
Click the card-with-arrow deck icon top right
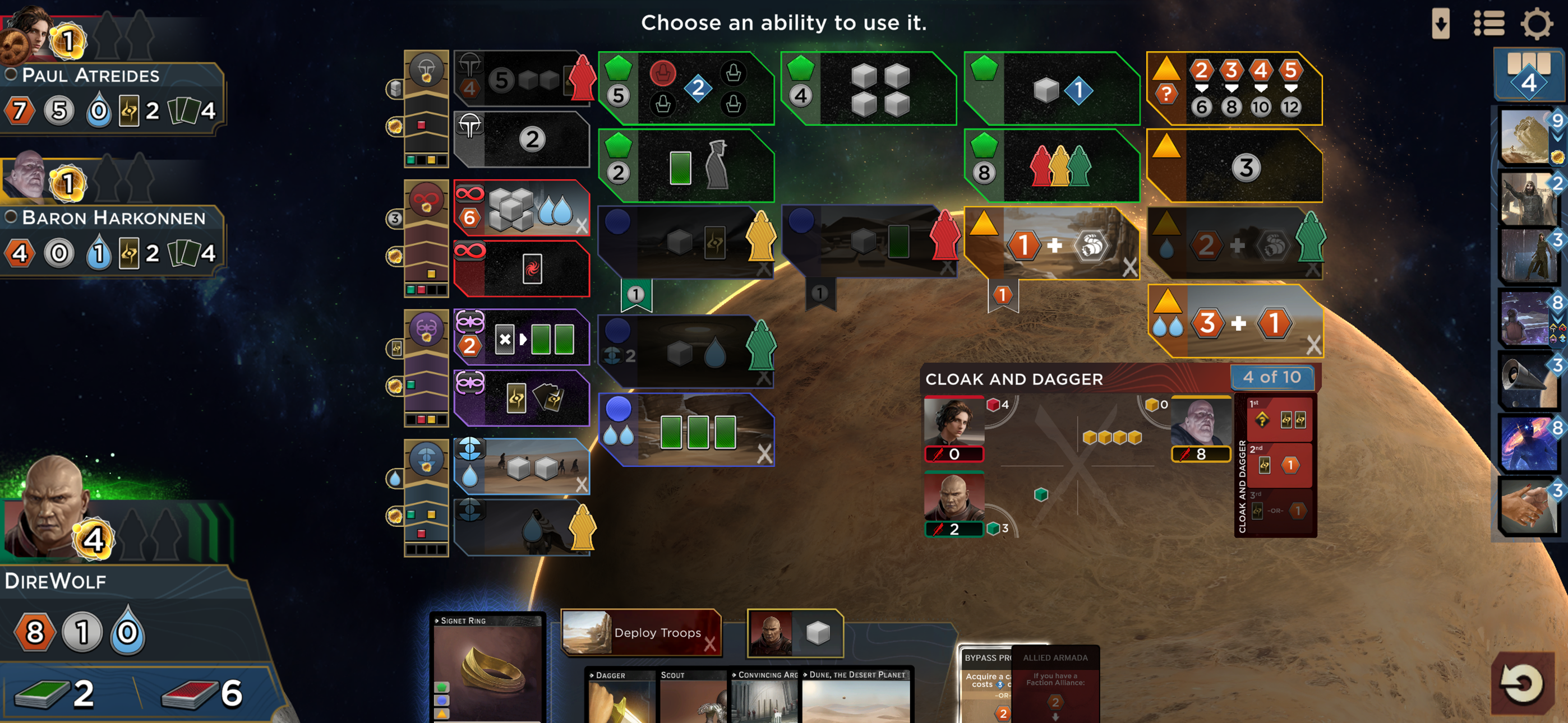tap(1442, 24)
